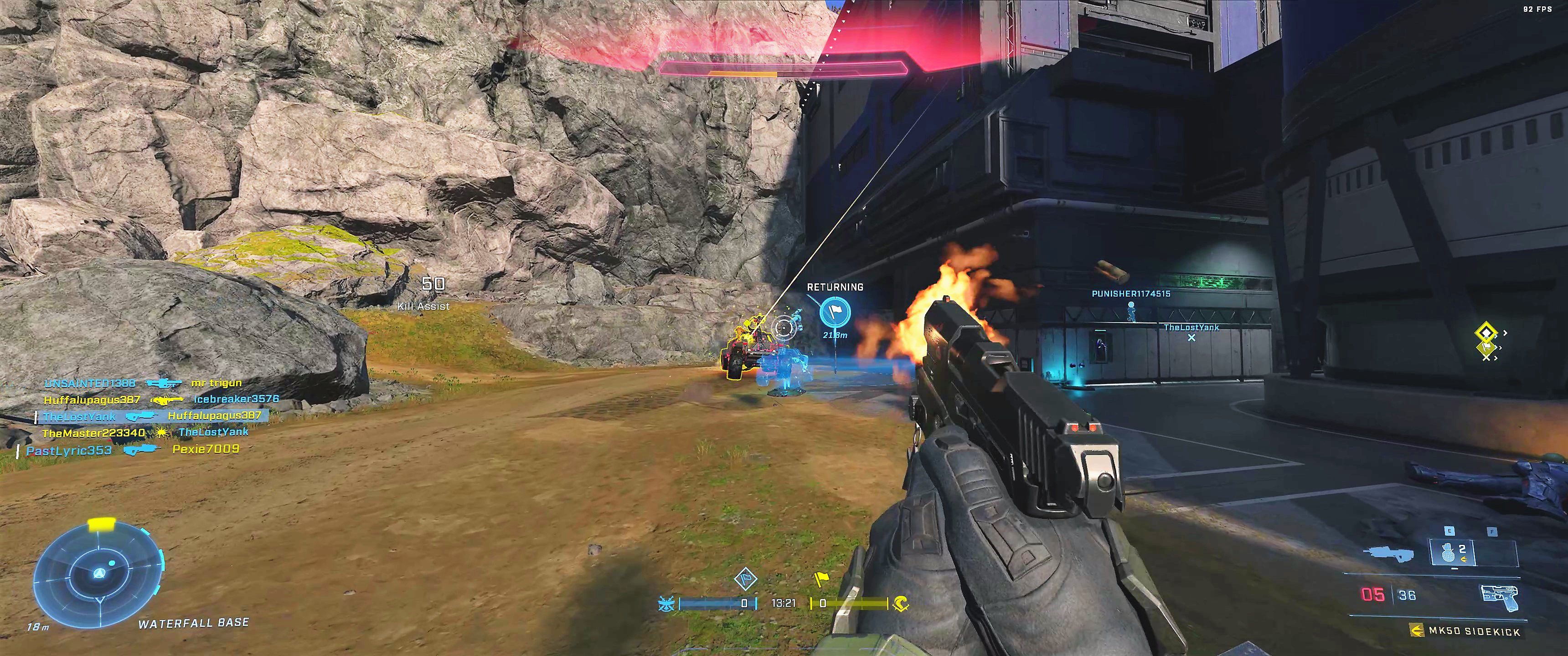Screen dimensions: 1568x656
Task: Click the blue team emblem on scoreboard
Action: coord(666,604)
